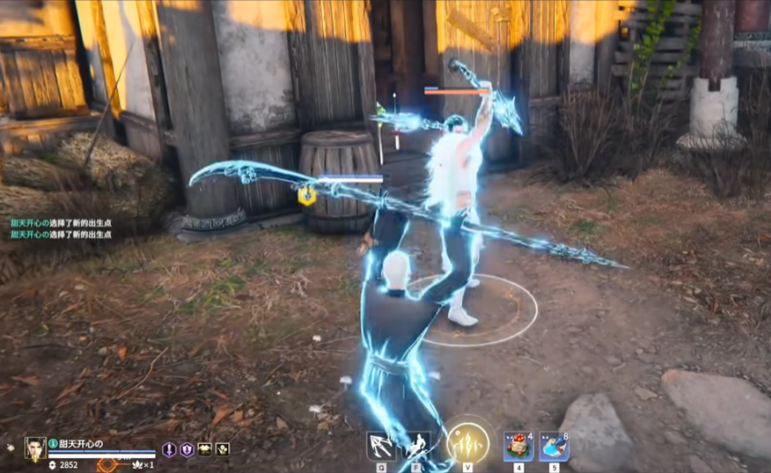Screen dimensions: 771x473
Task: Click the yellow quest marker beside the barrel
Action: pyautogui.click(x=307, y=195)
